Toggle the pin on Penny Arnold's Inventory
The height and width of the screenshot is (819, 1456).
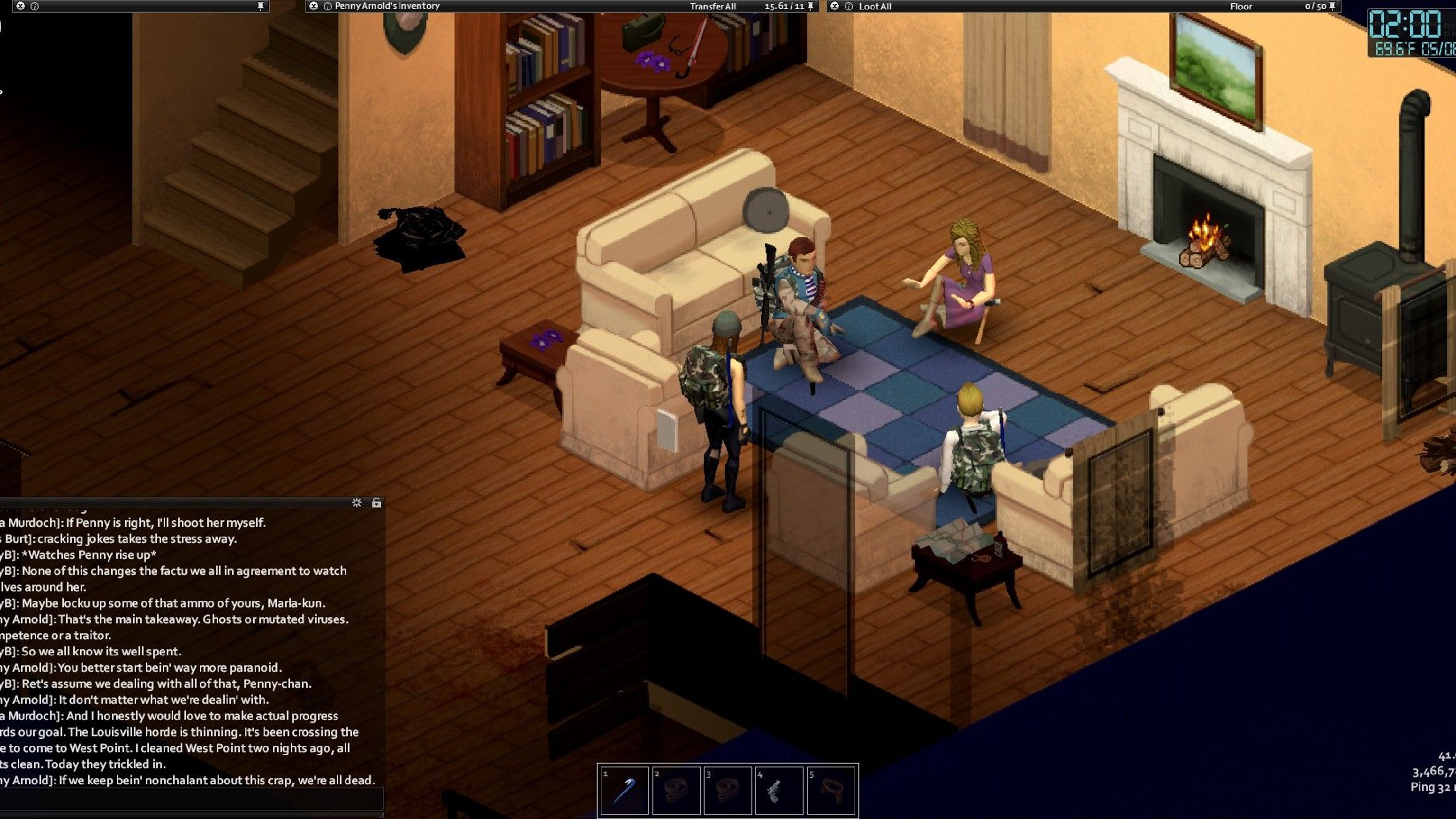tap(811, 6)
